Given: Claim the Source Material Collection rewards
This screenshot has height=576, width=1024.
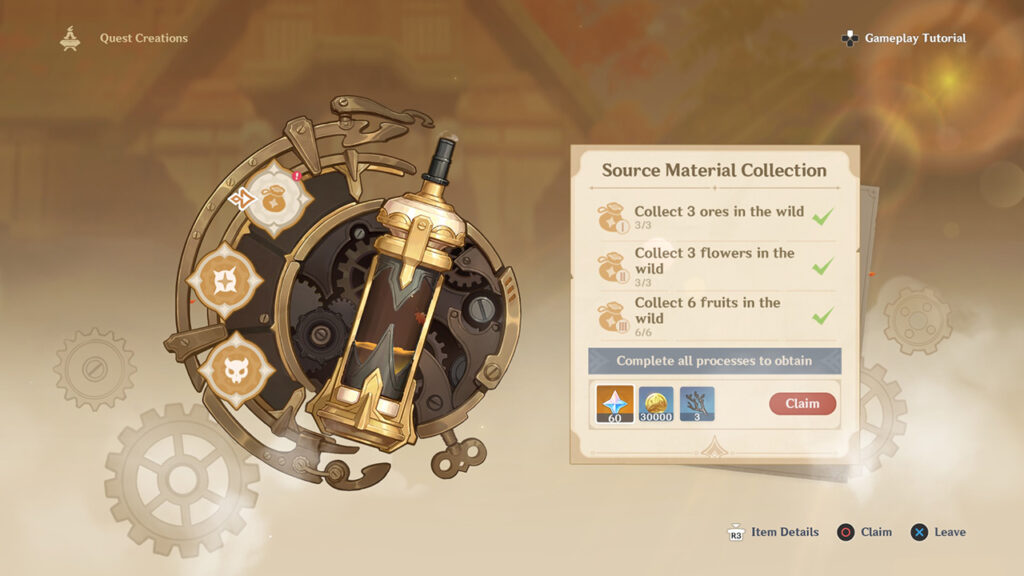Looking at the screenshot, I should pyautogui.click(x=802, y=404).
